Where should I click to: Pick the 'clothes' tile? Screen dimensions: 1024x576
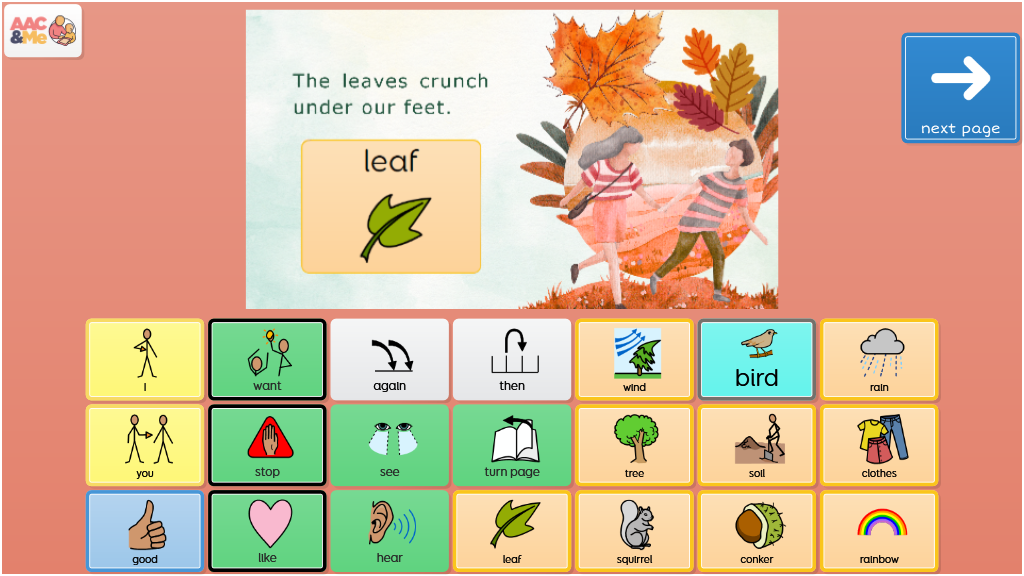[x=879, y=445]
